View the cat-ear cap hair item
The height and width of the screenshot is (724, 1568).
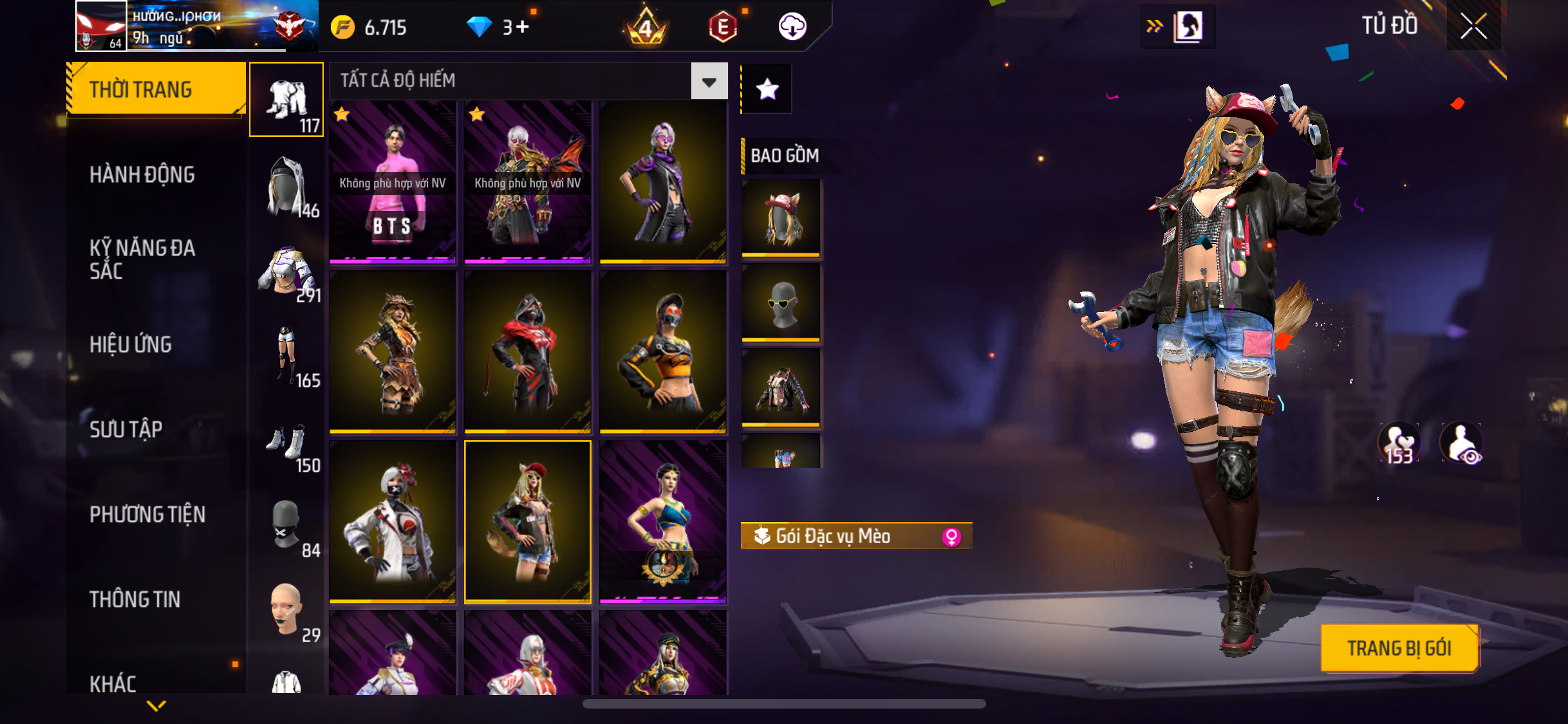click(781, 218)
